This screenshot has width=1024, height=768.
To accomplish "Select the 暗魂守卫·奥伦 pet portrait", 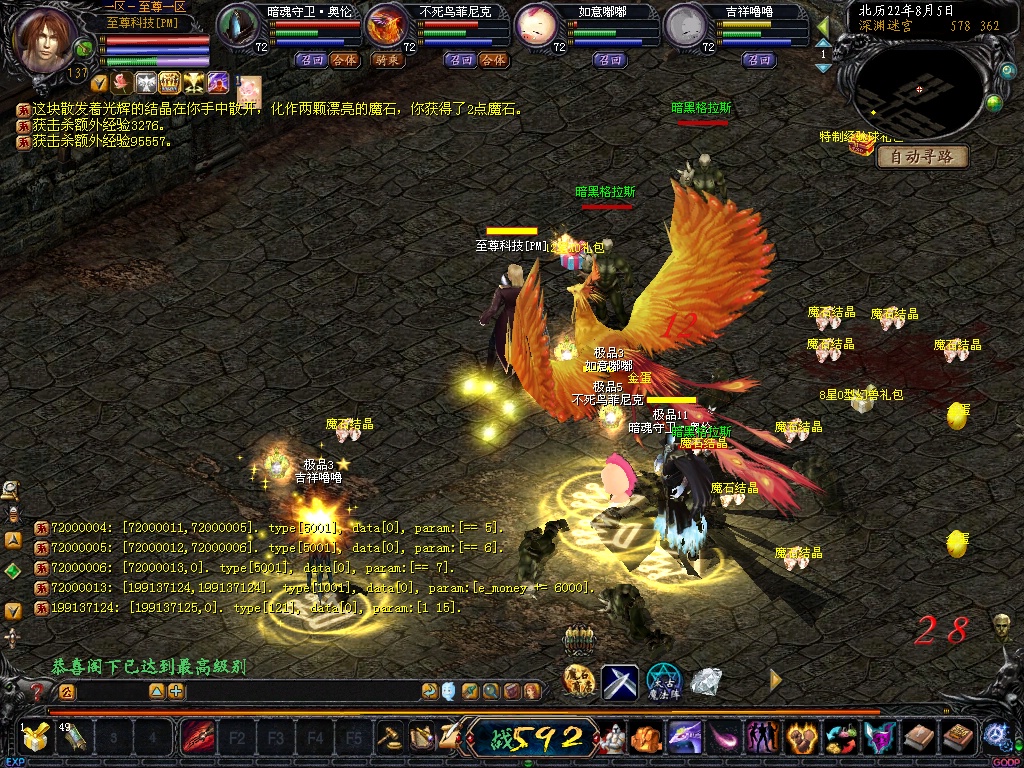I will (238, 25).
